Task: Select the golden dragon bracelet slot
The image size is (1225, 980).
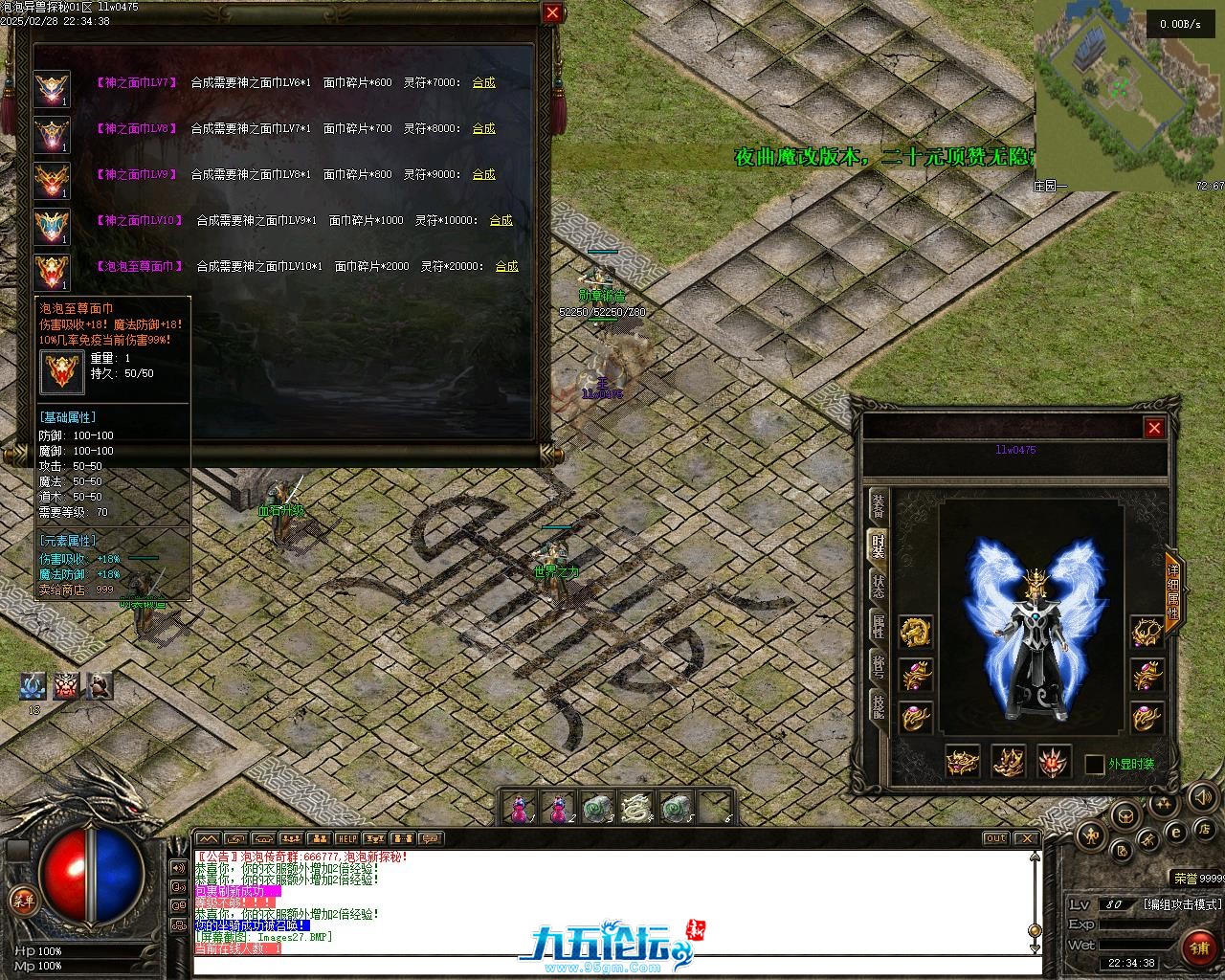Action: coord(916,632)
